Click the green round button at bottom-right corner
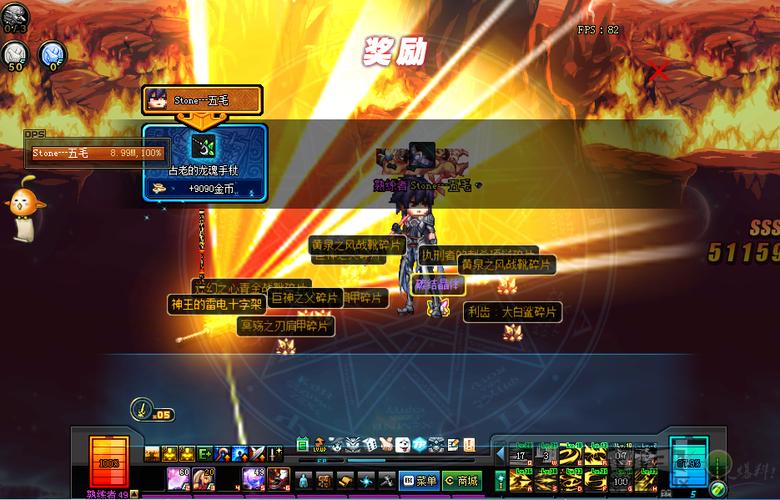The height and width of the screenshot is (500, 780). pyautogui.click(x=718, y=488)
